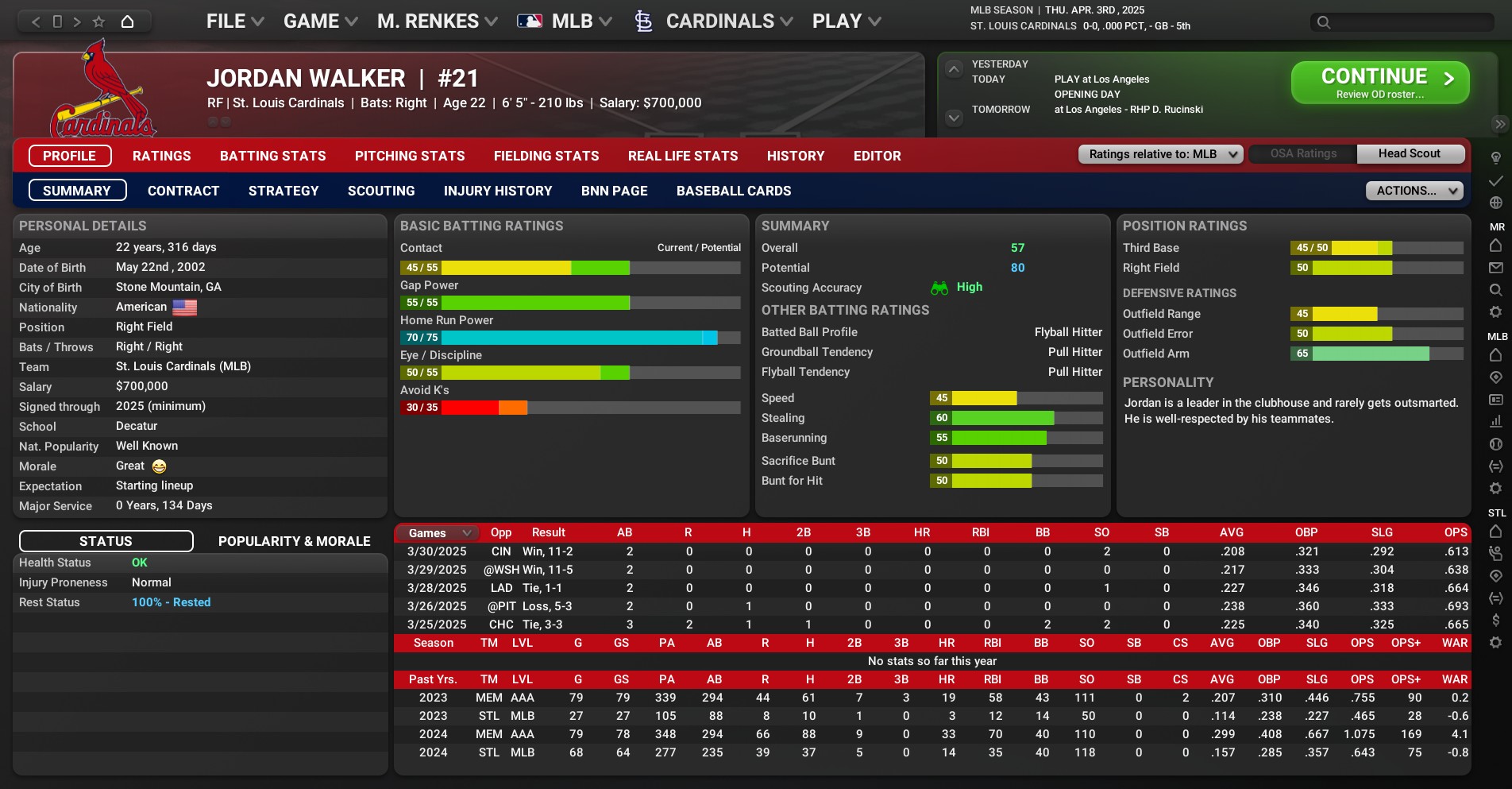Expand the ACTIONS dropdown

pyautogui.click(x=1414, y=191)
